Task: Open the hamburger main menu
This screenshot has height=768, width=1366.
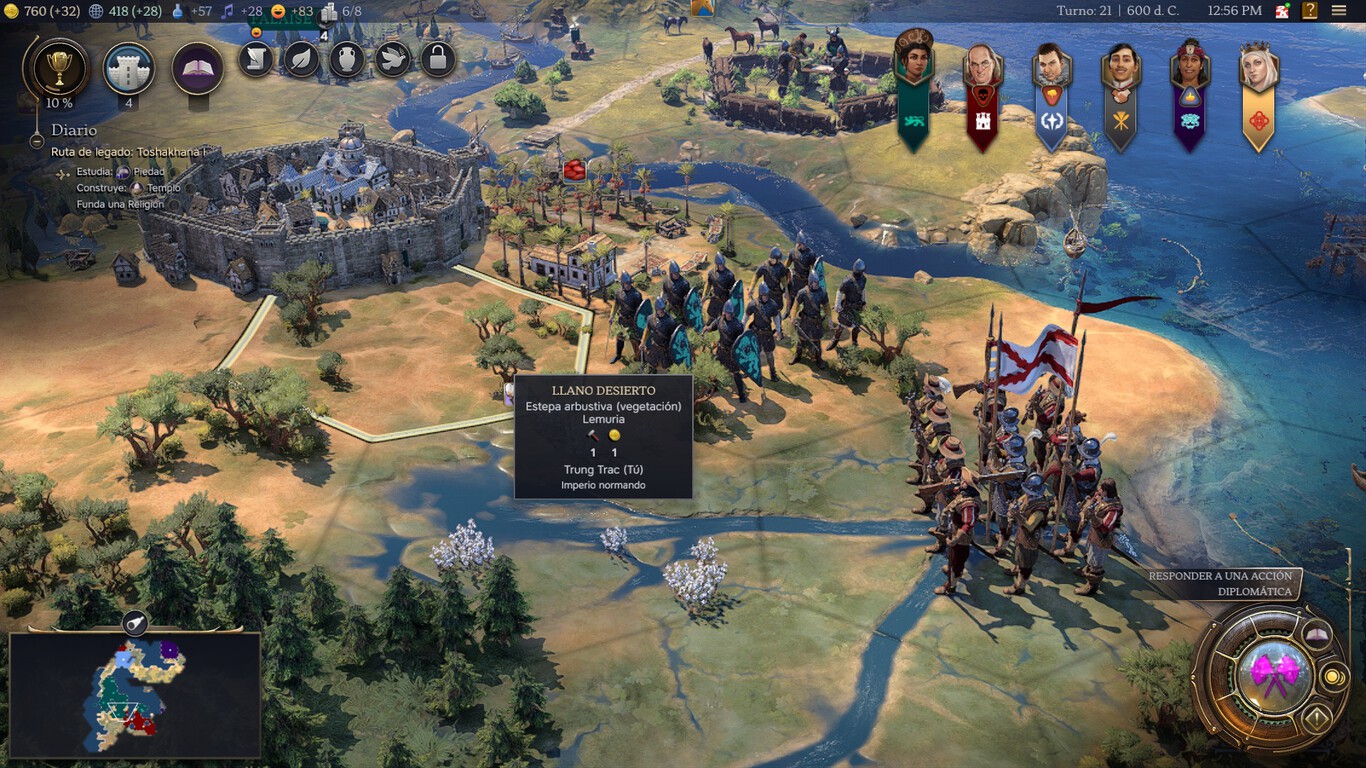Action: (x=1339, y=11)
